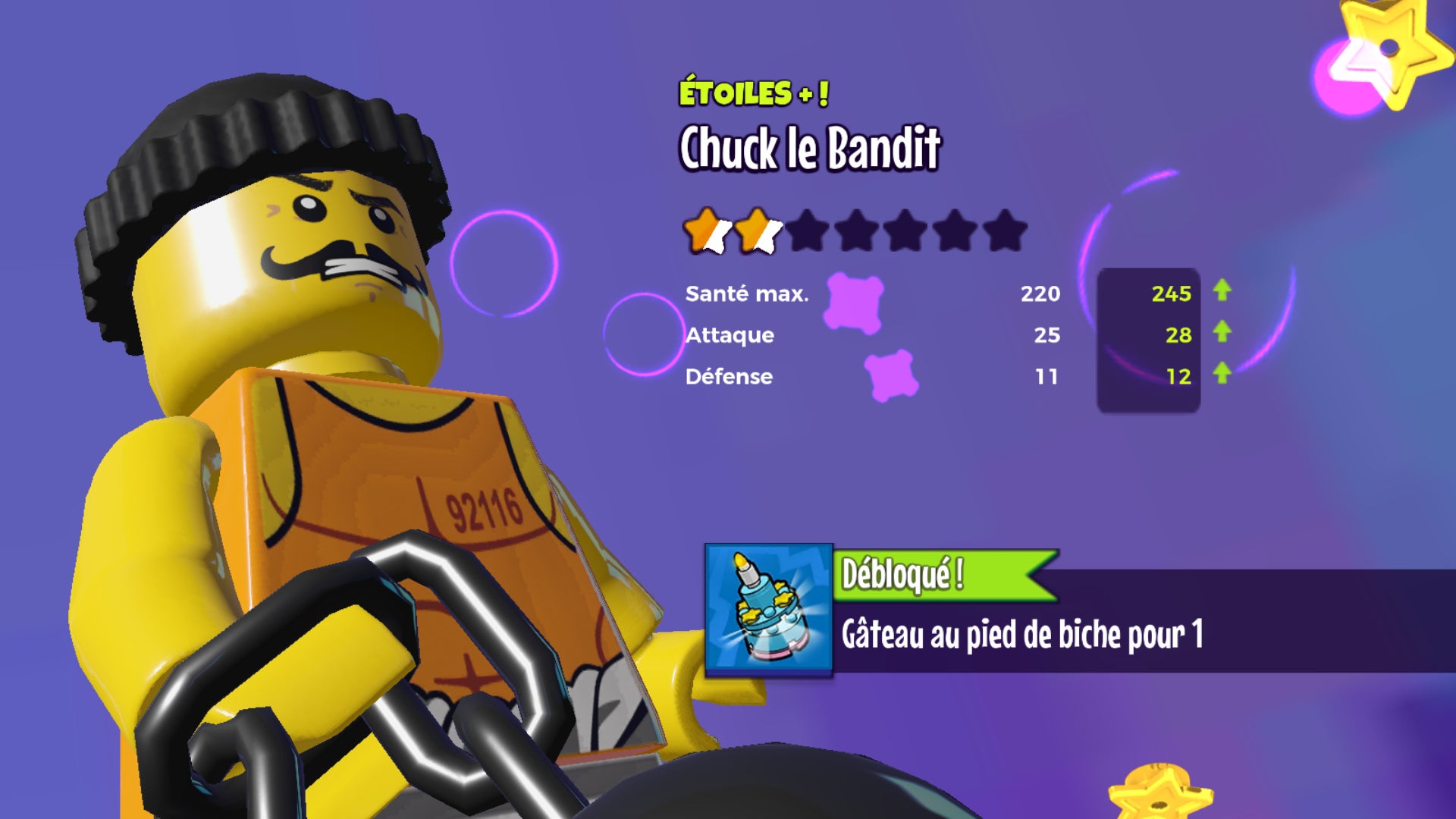Click the Défense green arrow icon
Image resolution: width=1456 pixels, height=819 pixels.
coord(1224,375)
